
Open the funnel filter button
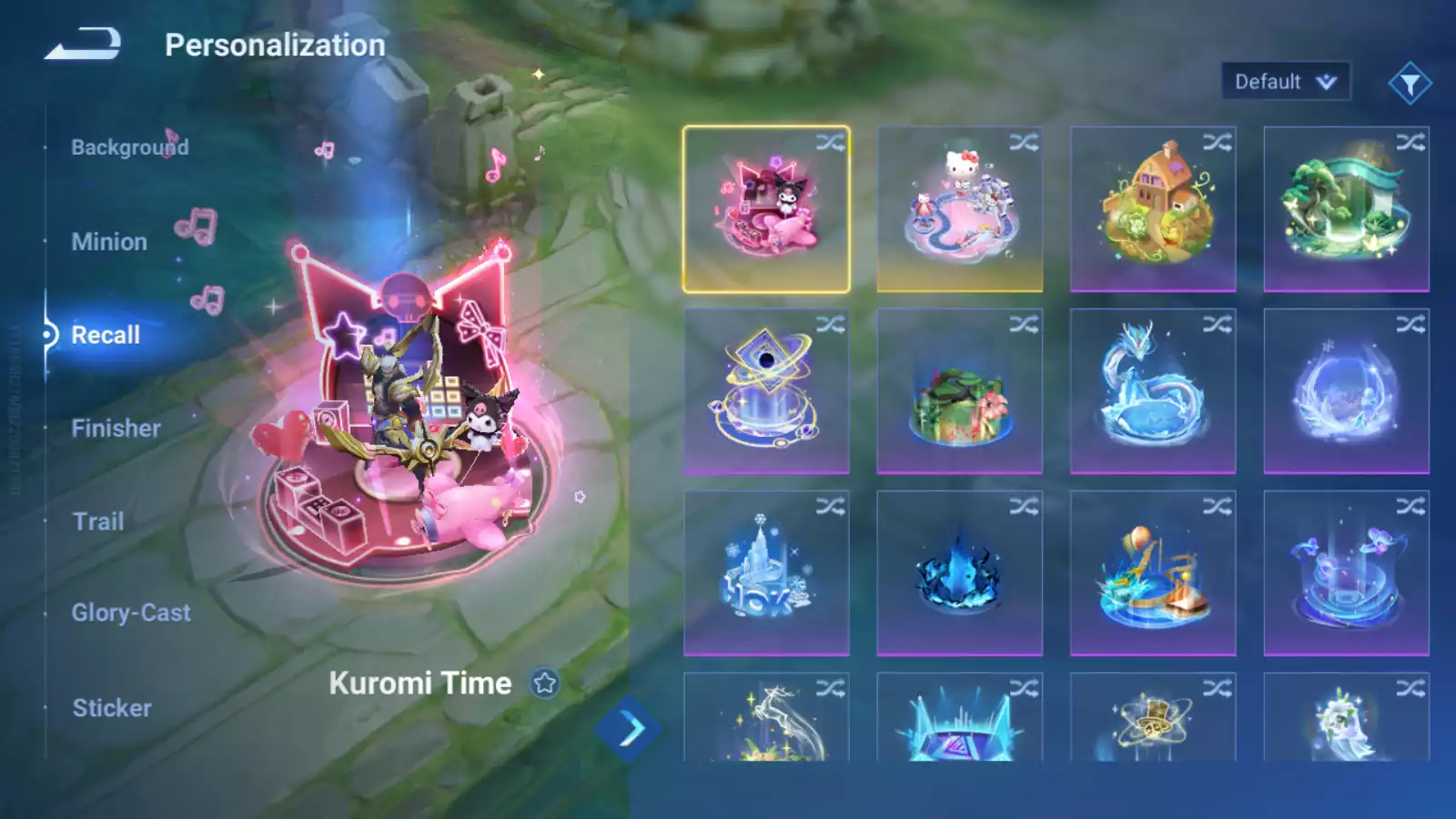click(x=1410, y=84)
